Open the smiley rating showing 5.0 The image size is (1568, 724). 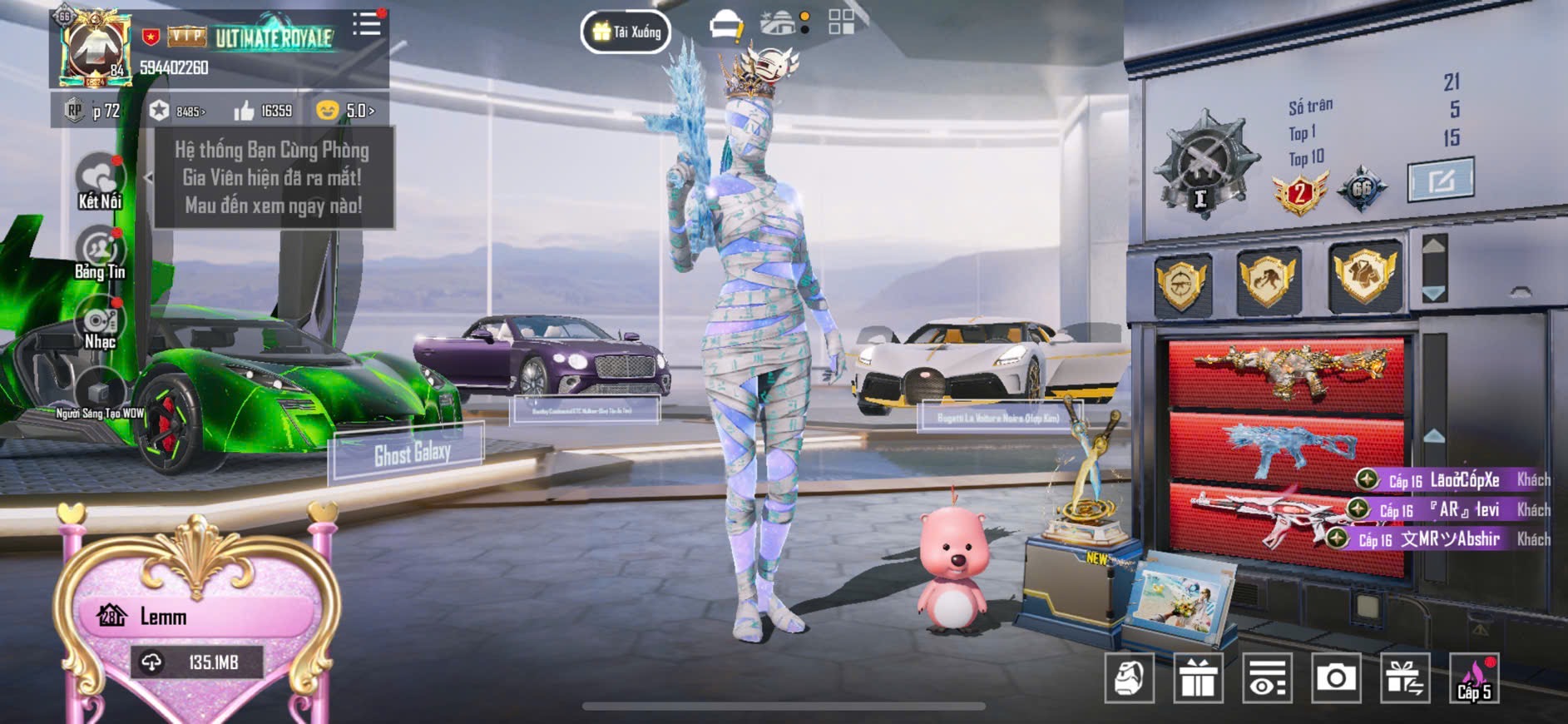[x=345, y=111]
